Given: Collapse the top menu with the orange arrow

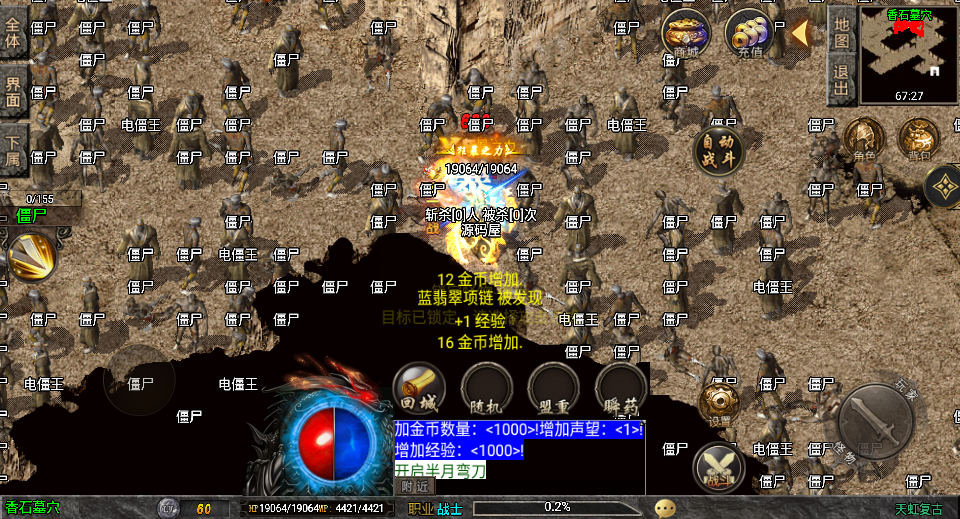Looking at the screenshot, I should 801,33.
